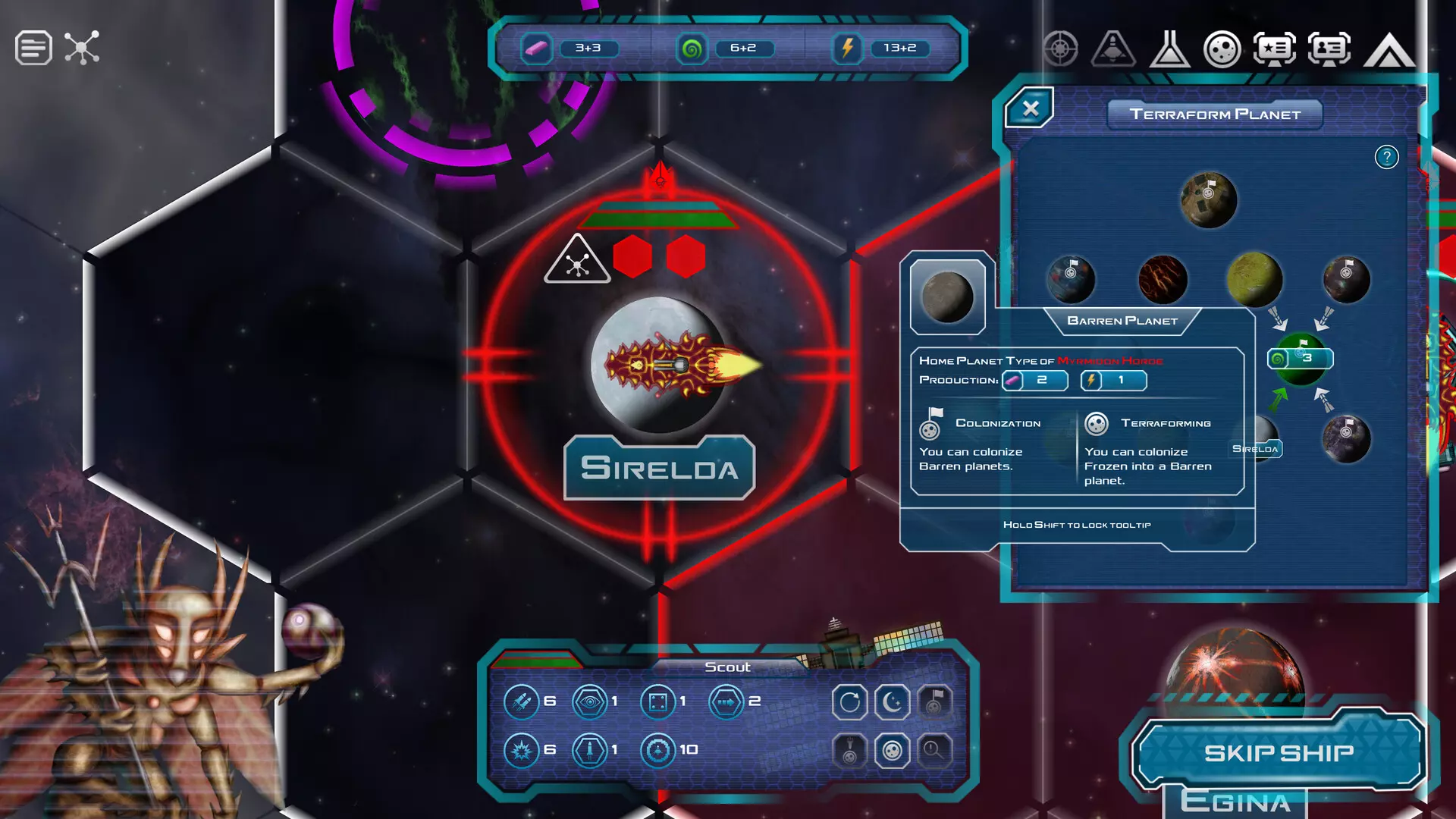Image resolution: width=1456 pixels, height=819 pixels.
Task: Click the Barren Planet thumbnail
Action: point(947,297)
